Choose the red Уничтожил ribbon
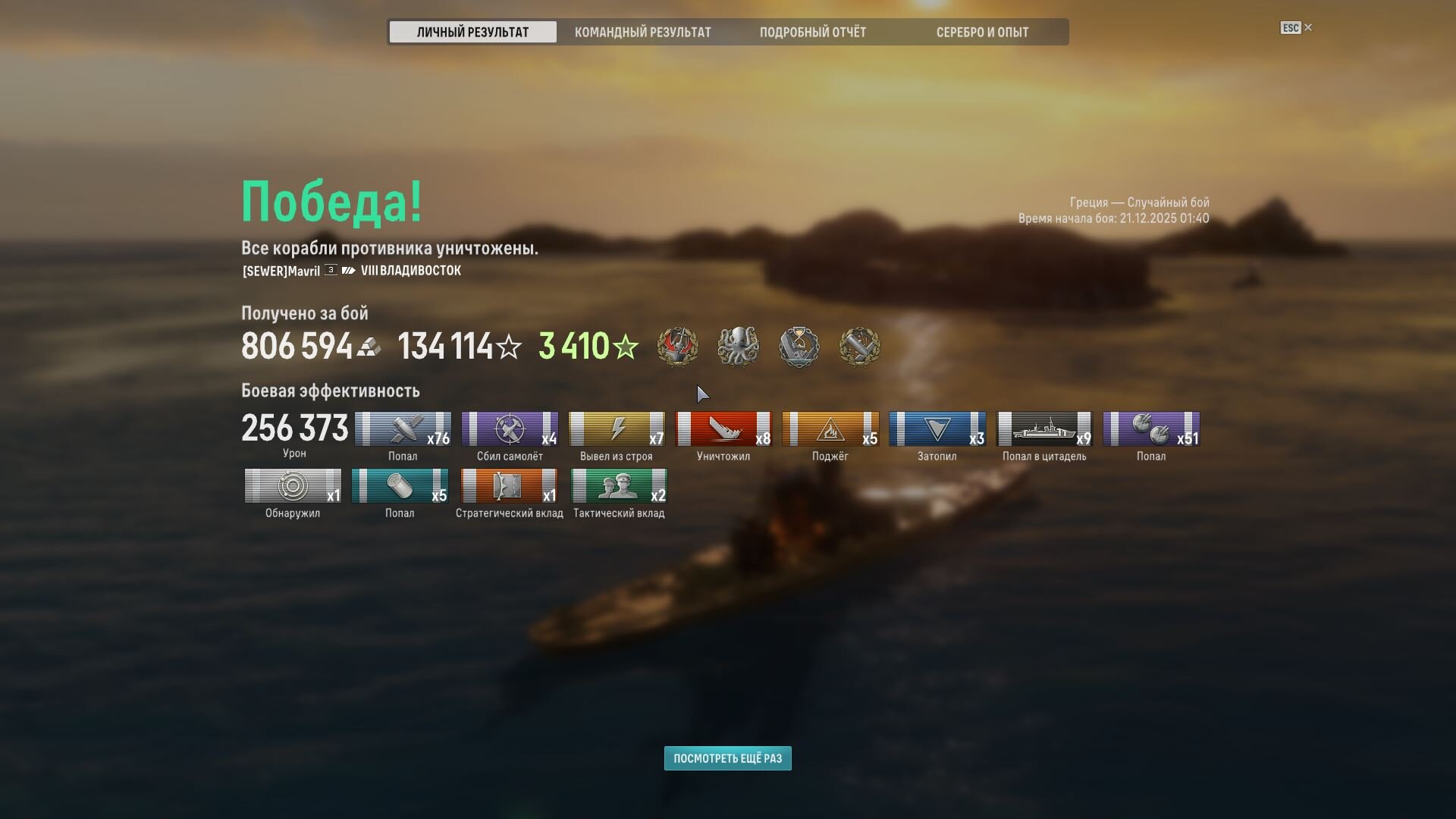This screenshot has height=819, width=1456. coord(723,429)
